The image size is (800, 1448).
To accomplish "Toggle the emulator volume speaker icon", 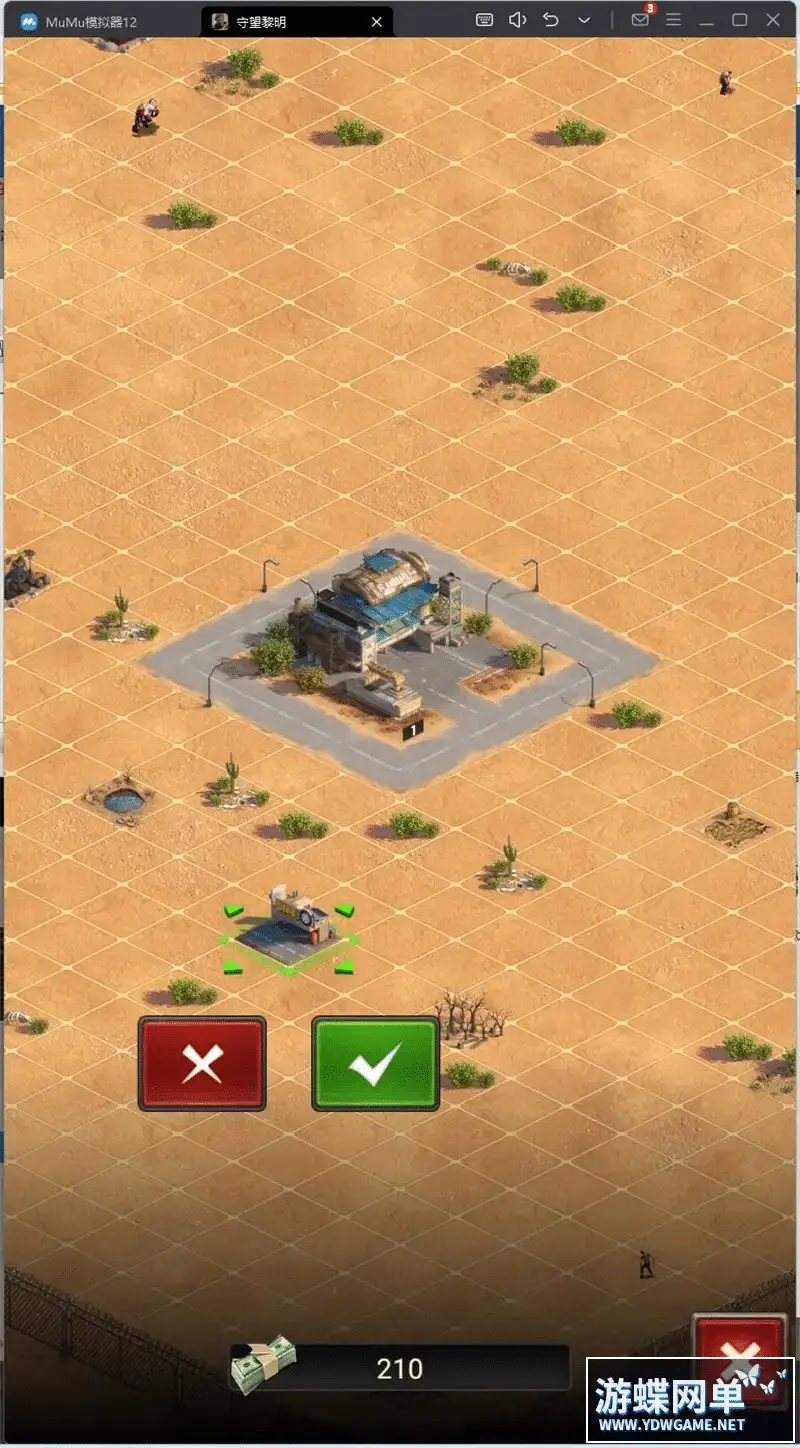I will pyautogui.click(x=517, y=20).
